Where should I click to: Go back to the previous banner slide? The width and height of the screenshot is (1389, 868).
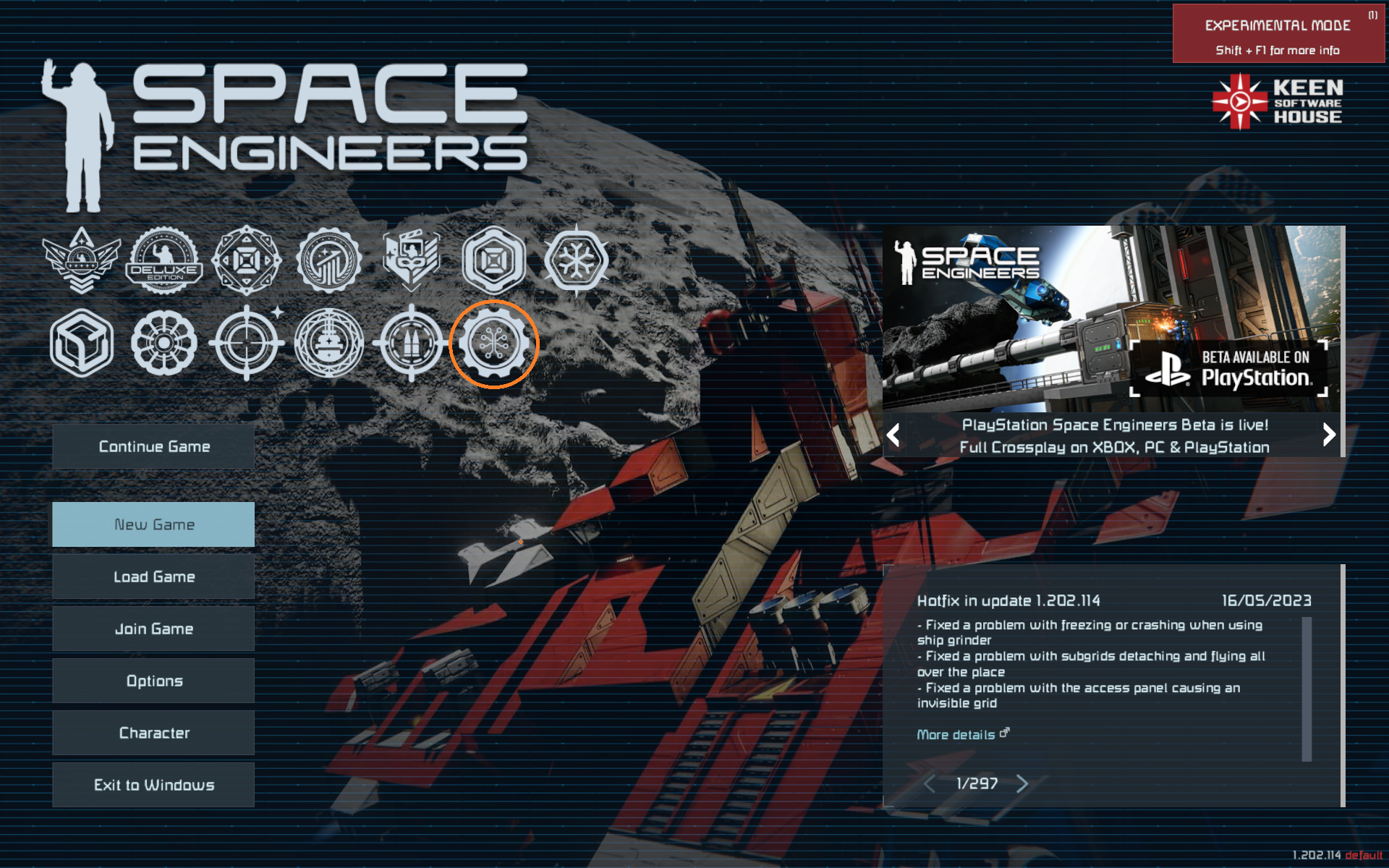point(893,435)
